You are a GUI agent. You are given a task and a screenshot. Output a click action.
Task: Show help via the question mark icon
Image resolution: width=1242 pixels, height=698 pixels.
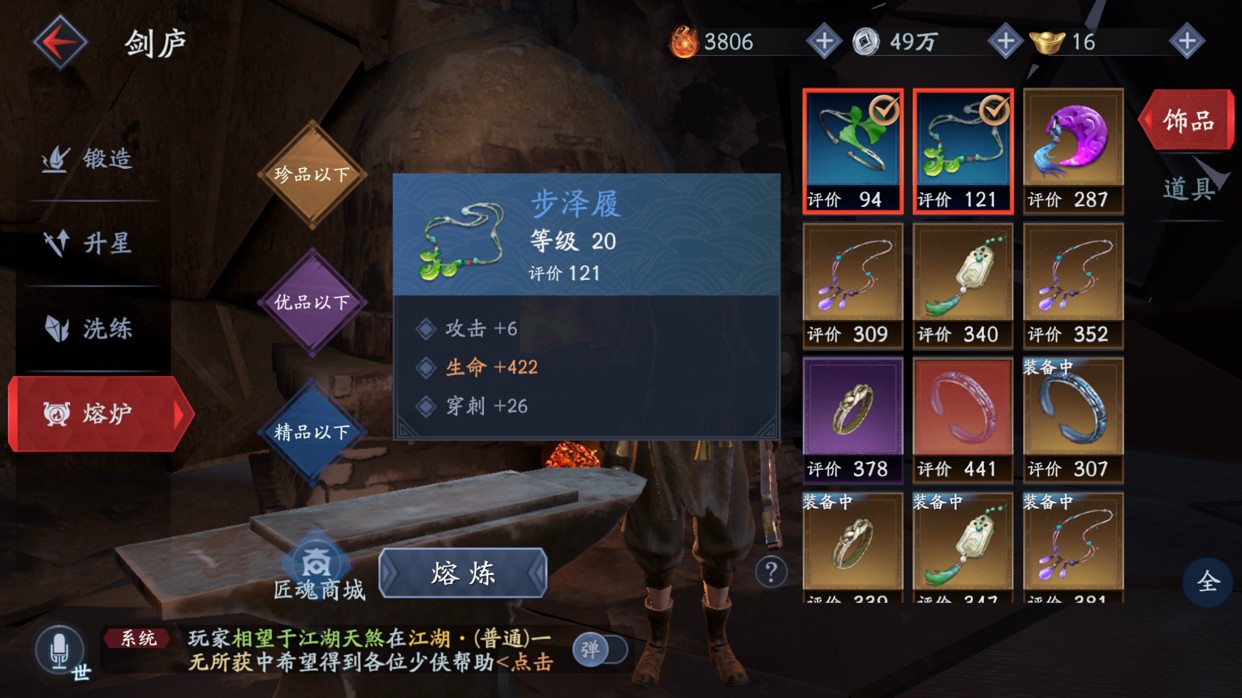pos(770,572)
